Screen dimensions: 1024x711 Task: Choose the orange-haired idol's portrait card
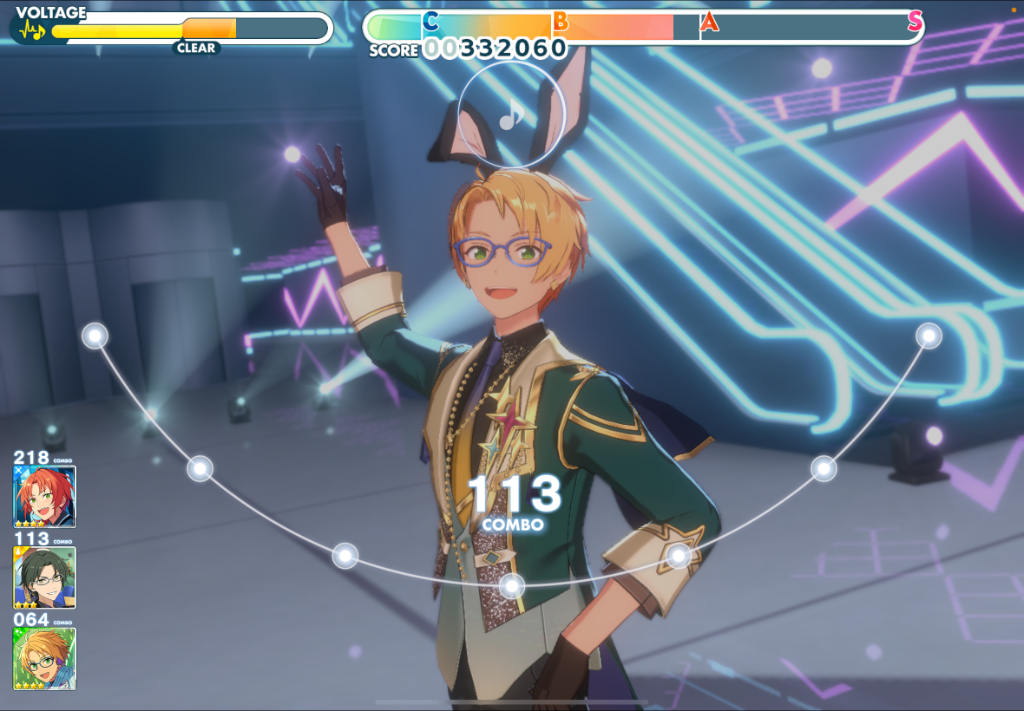[44, 658]
